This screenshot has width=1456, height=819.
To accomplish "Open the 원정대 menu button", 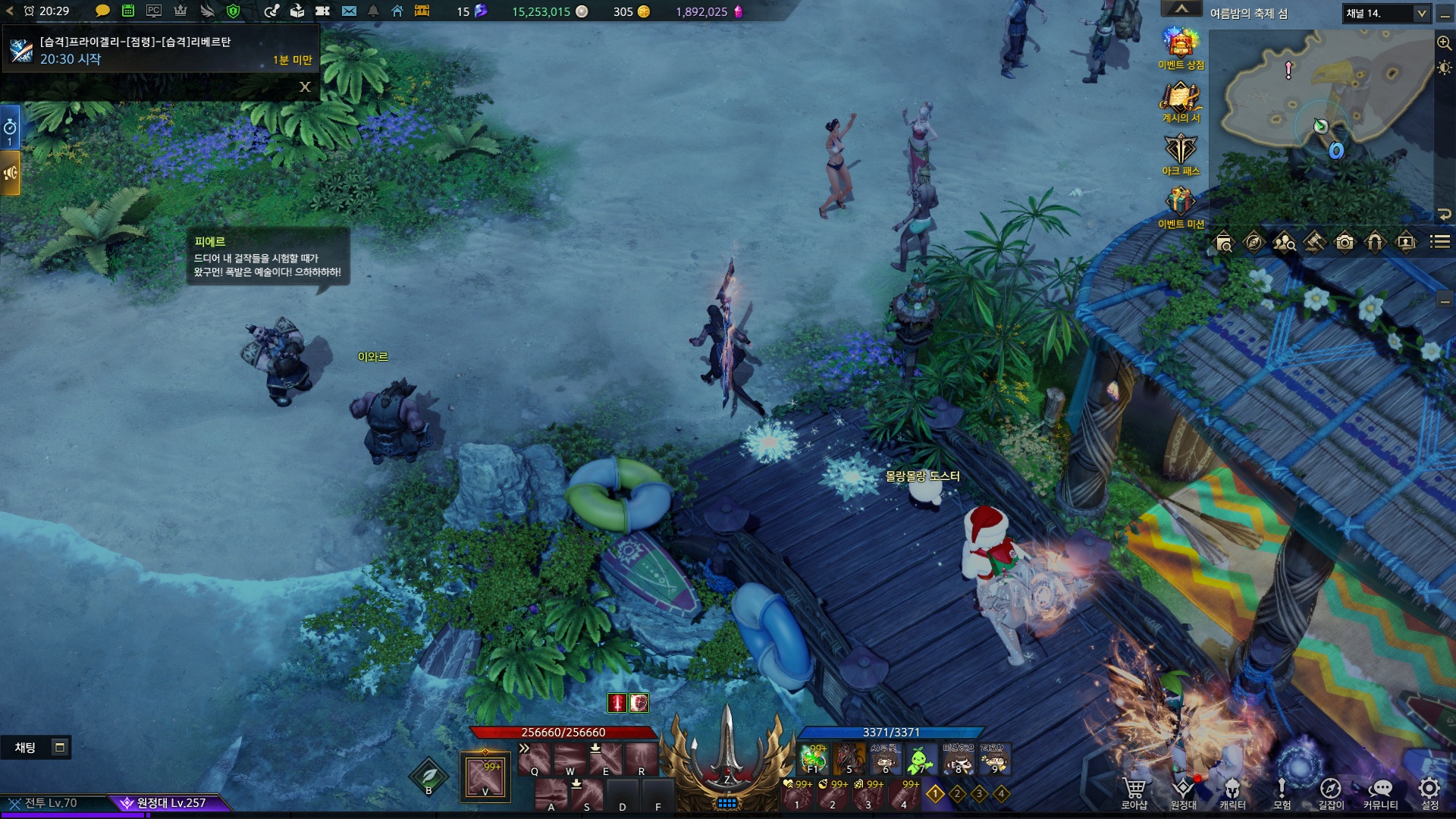I will click(x=1183, y=791).
